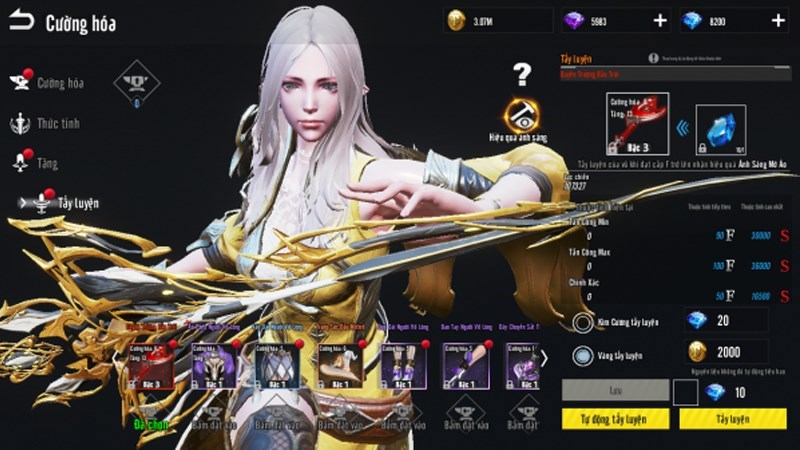Click the yellow Tẩy luyện button

coord(733,419)
